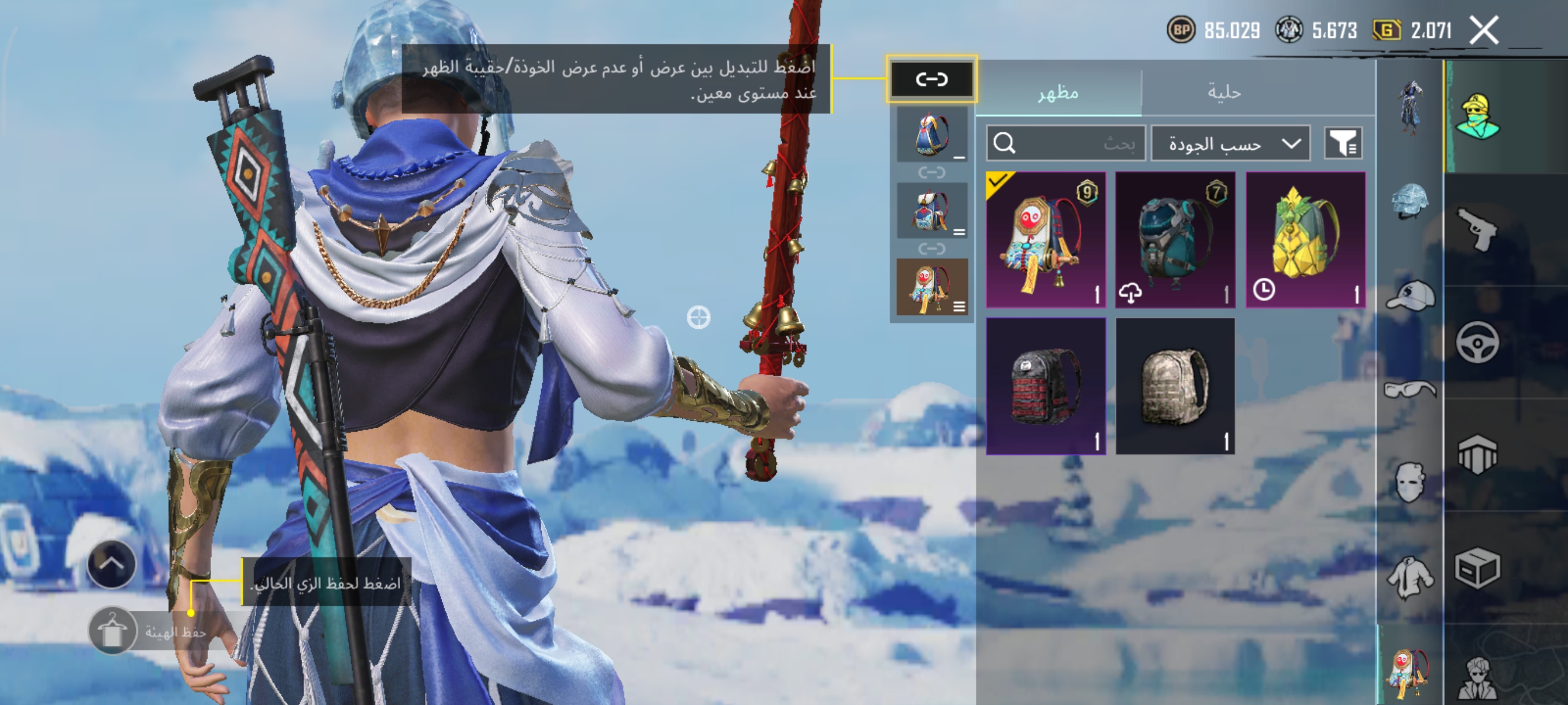Open the helmet category
The image size is (1568, 705).
(x=1408, y=201)
